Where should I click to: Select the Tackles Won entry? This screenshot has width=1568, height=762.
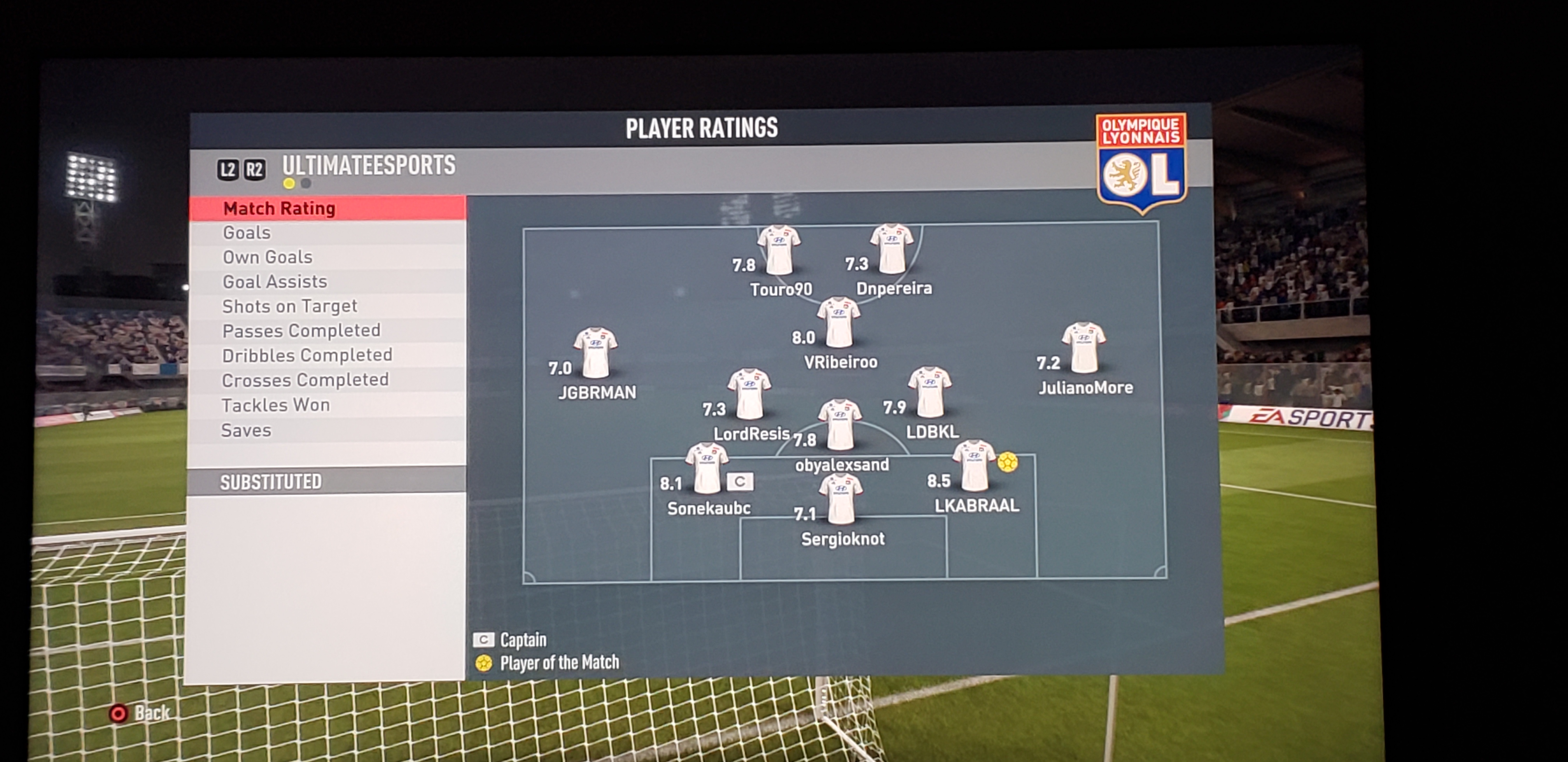tap(276, 405)
